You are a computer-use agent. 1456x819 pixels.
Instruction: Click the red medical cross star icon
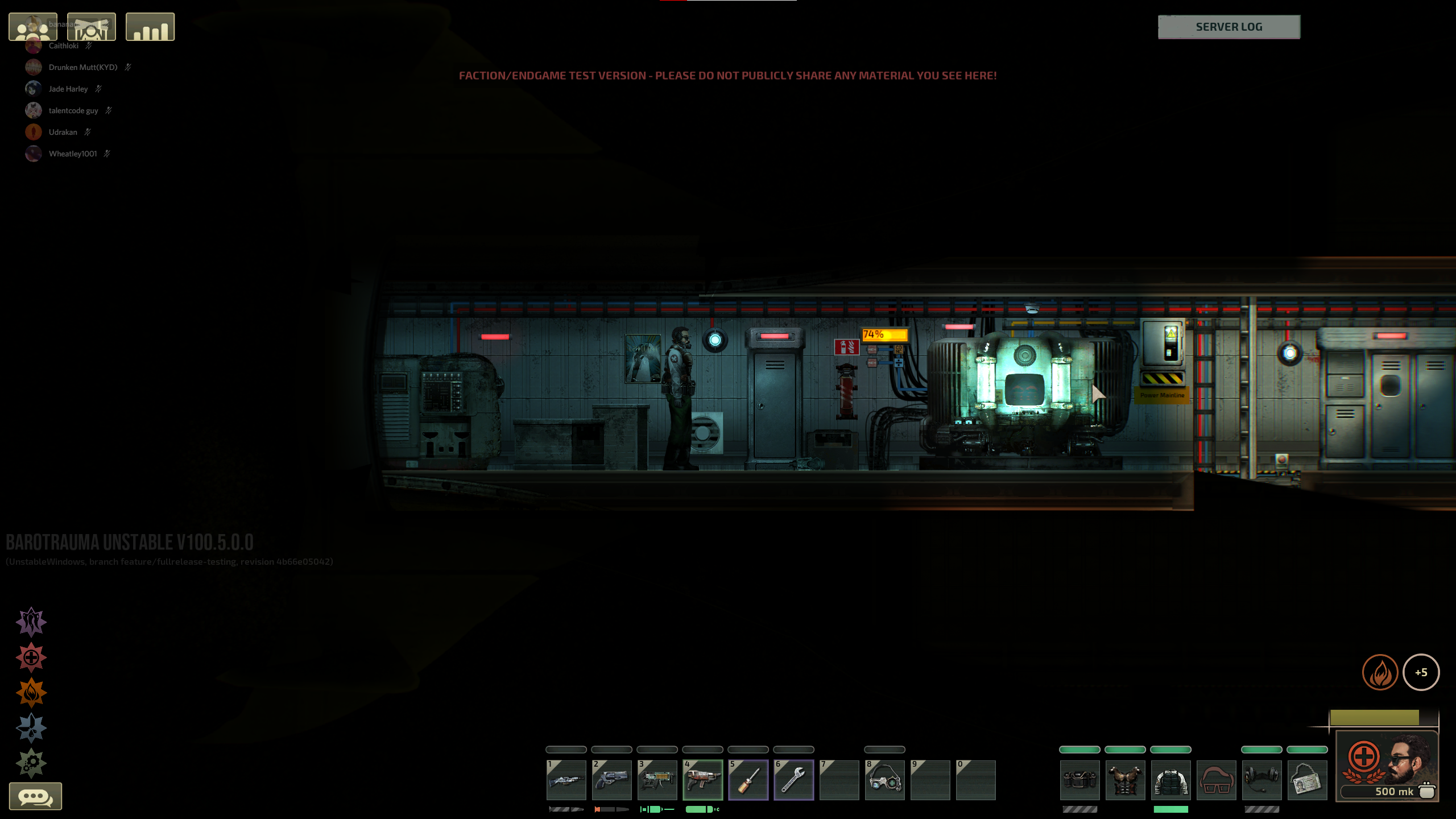(31, 657)
